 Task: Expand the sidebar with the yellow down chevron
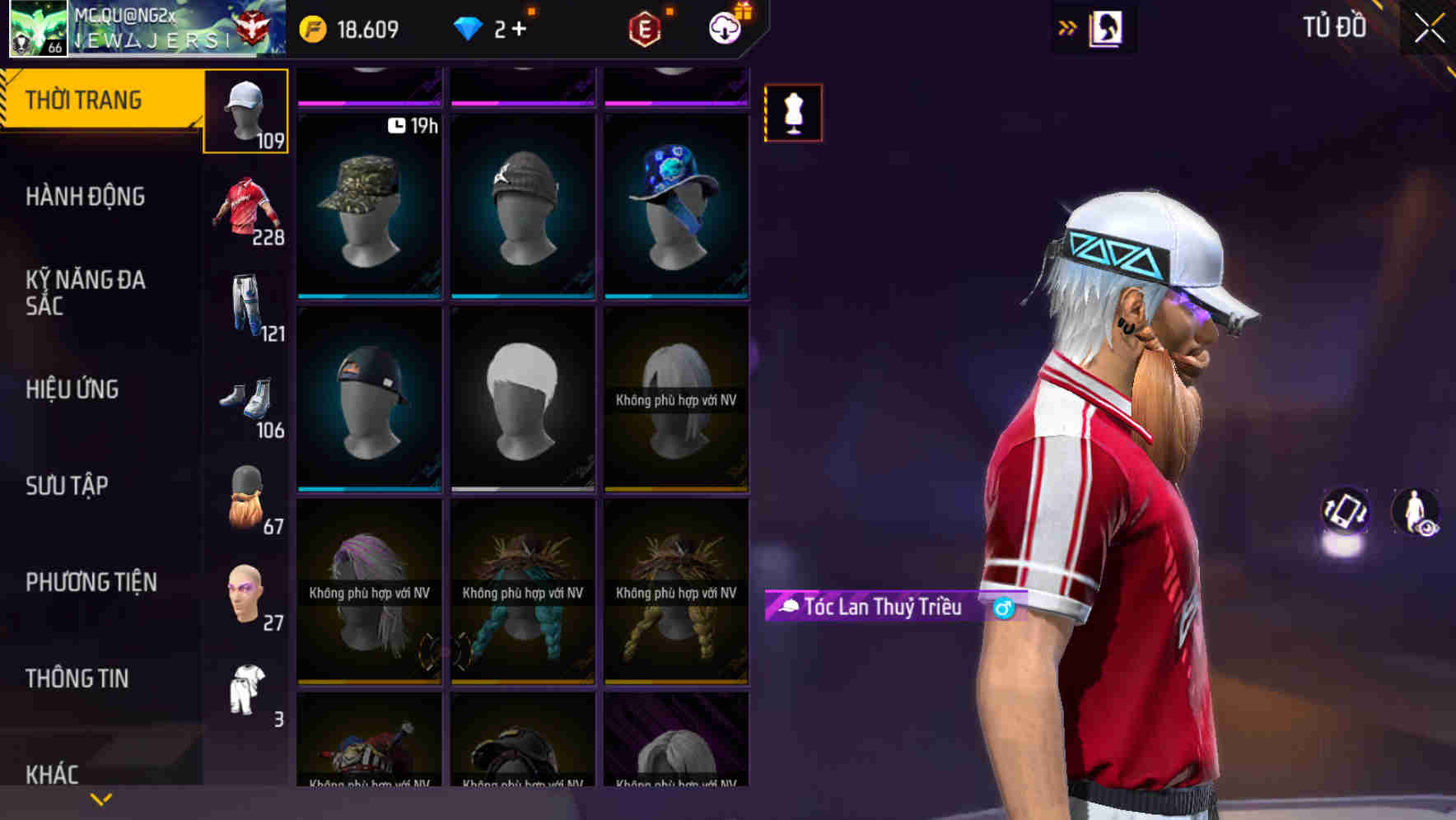tap(99, 799)
